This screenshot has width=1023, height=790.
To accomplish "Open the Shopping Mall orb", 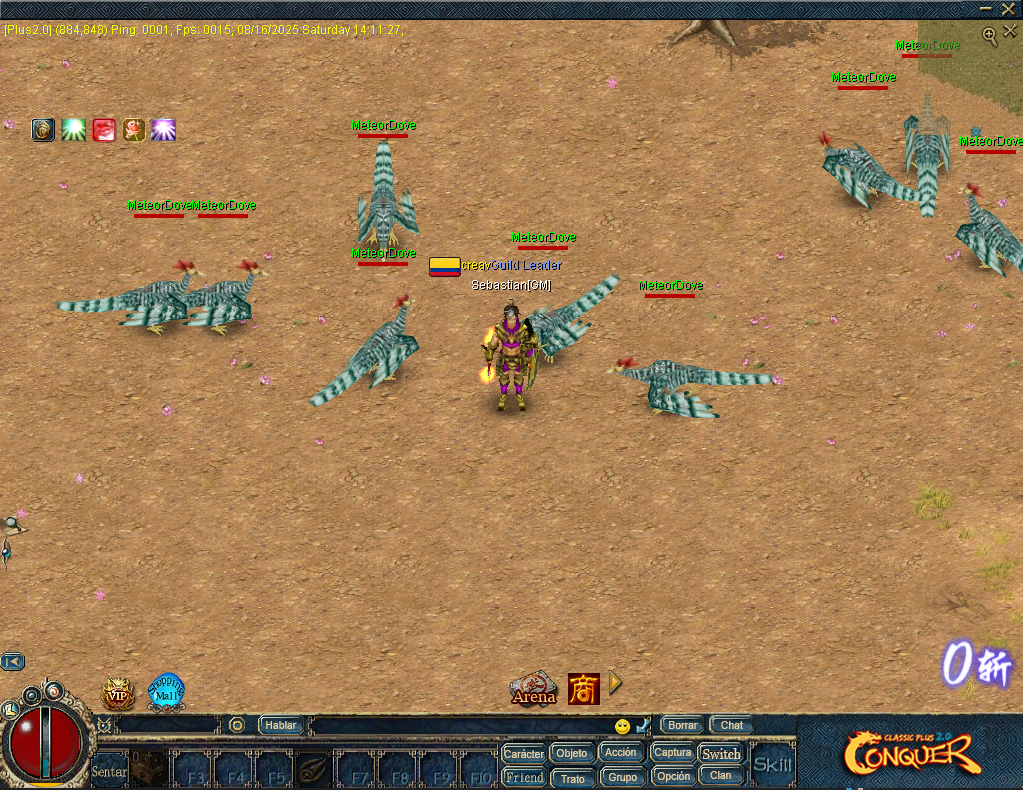I will tap(166, 691).
